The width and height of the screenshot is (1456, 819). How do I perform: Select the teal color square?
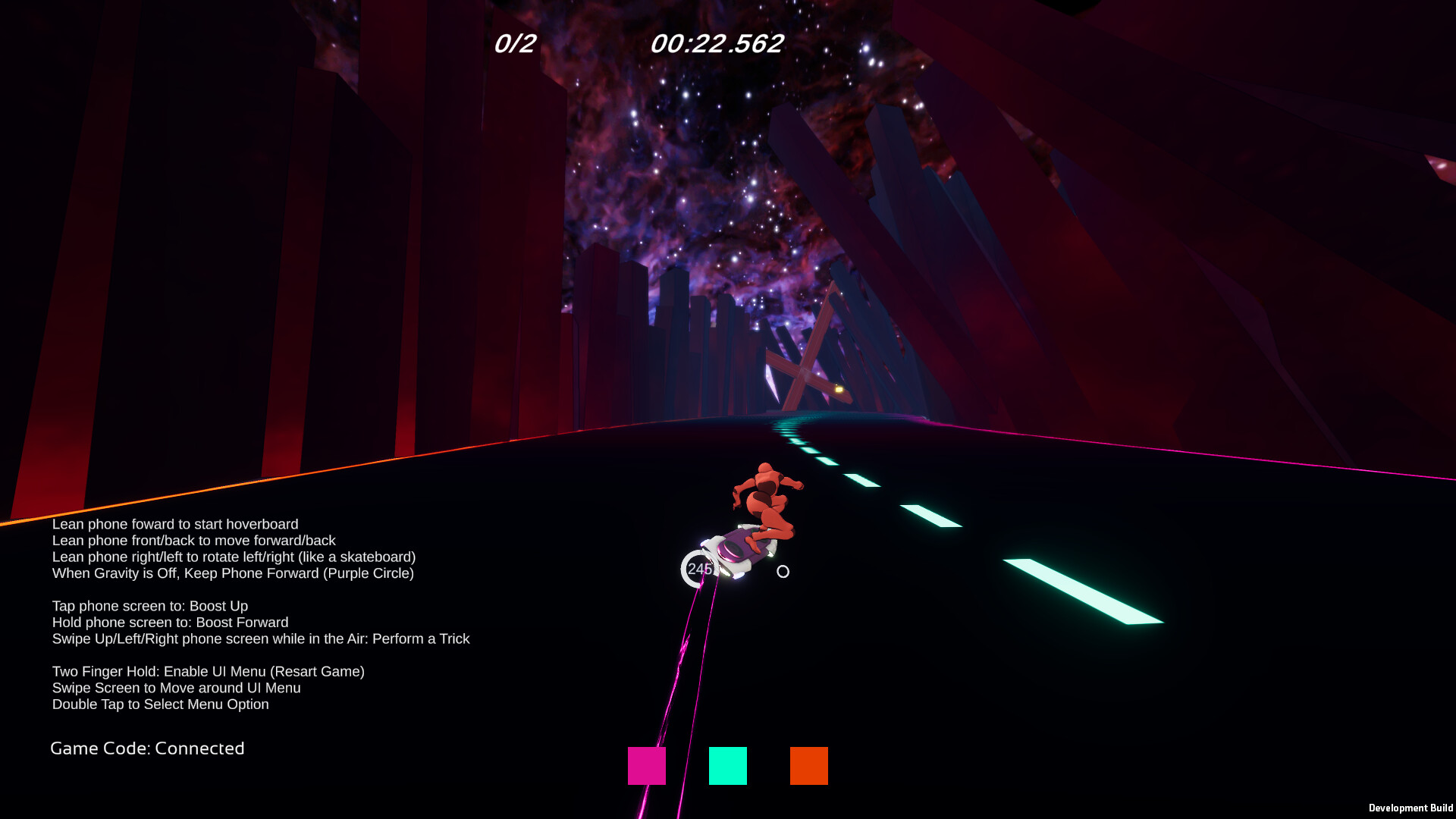(x=728, y=767)
